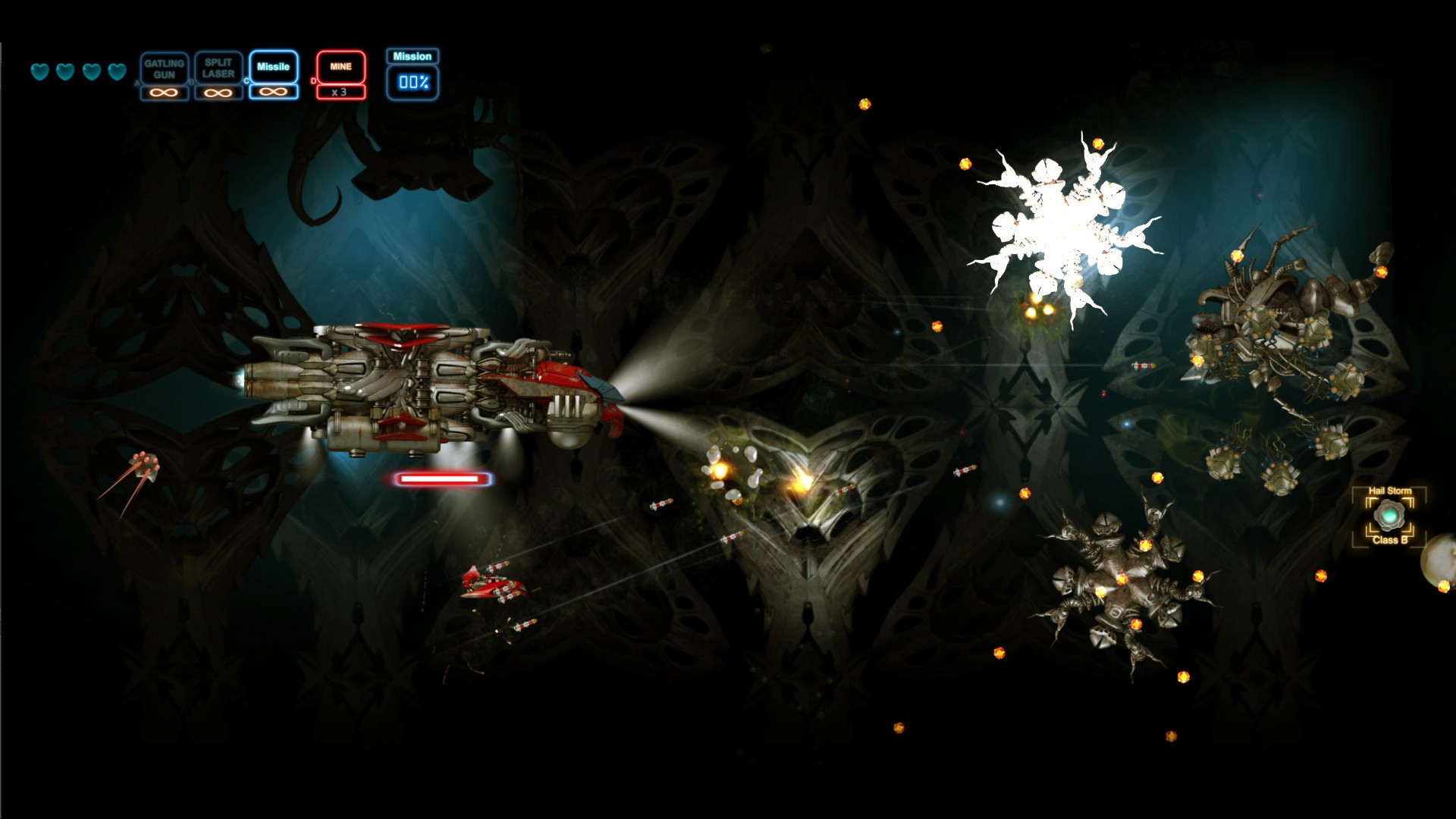Screen dimensions: 1456x819
Task: Click the x3 Mine ammo counter
Action: (x=340, y=93)
